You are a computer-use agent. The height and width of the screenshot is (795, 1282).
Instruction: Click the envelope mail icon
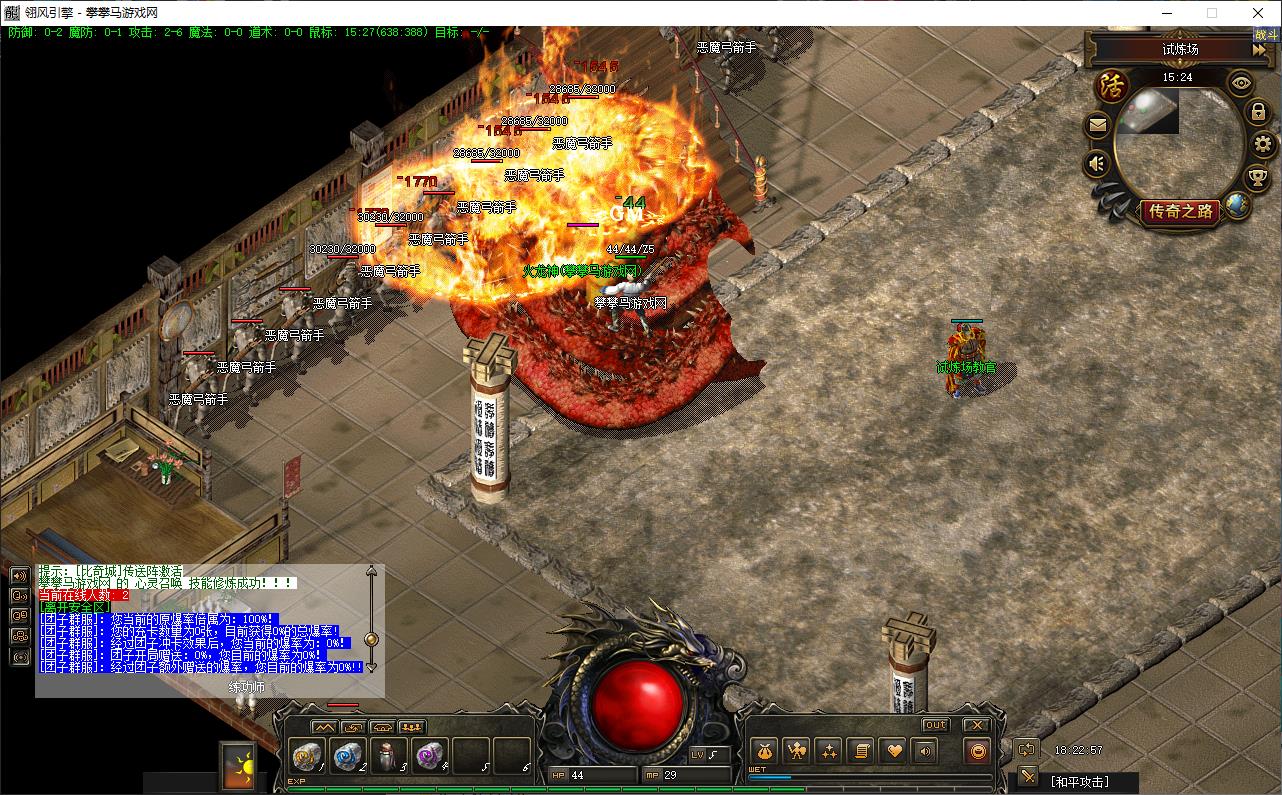tap(1098, 126)
